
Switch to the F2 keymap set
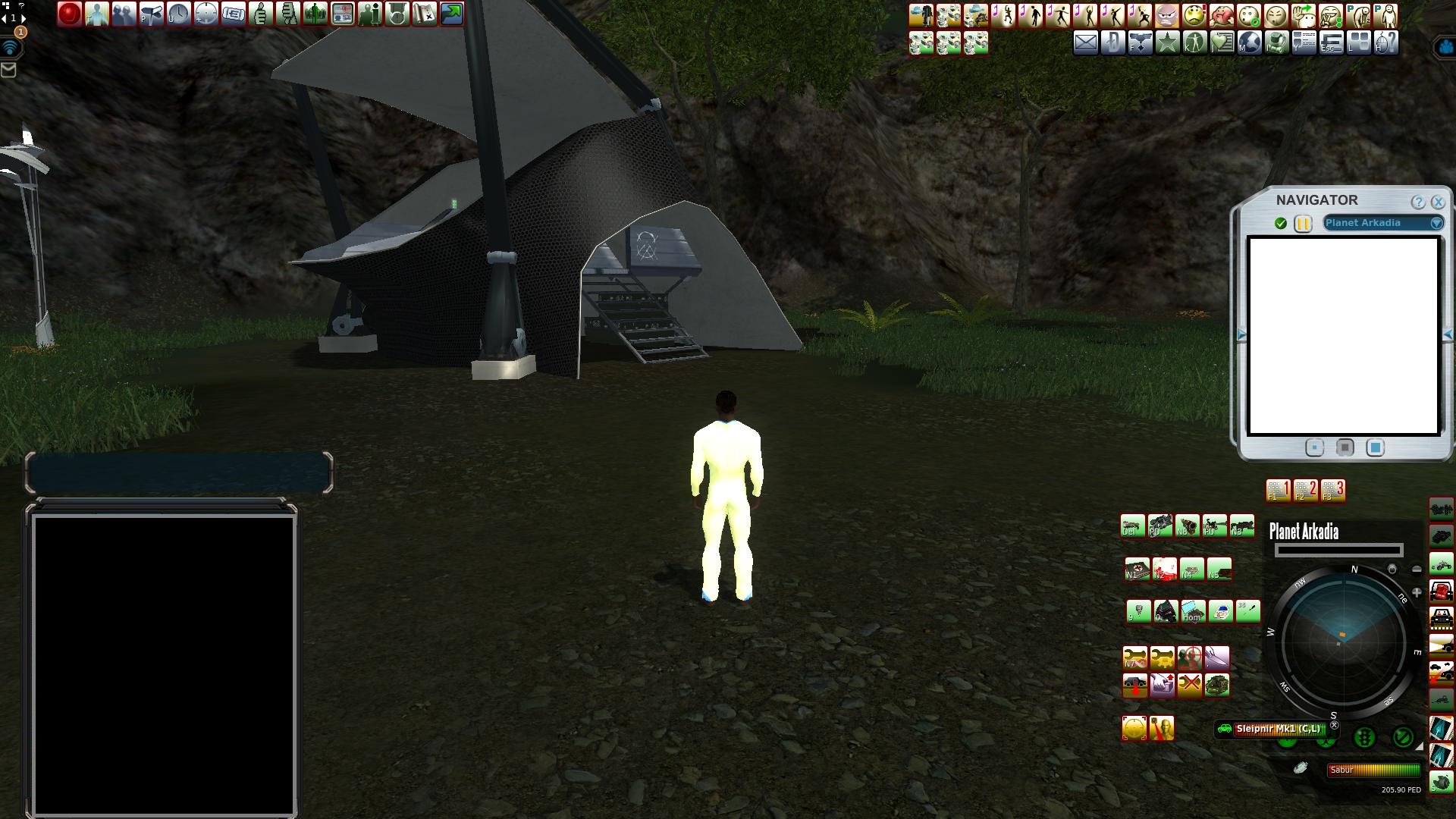(x=1305, y=490)
